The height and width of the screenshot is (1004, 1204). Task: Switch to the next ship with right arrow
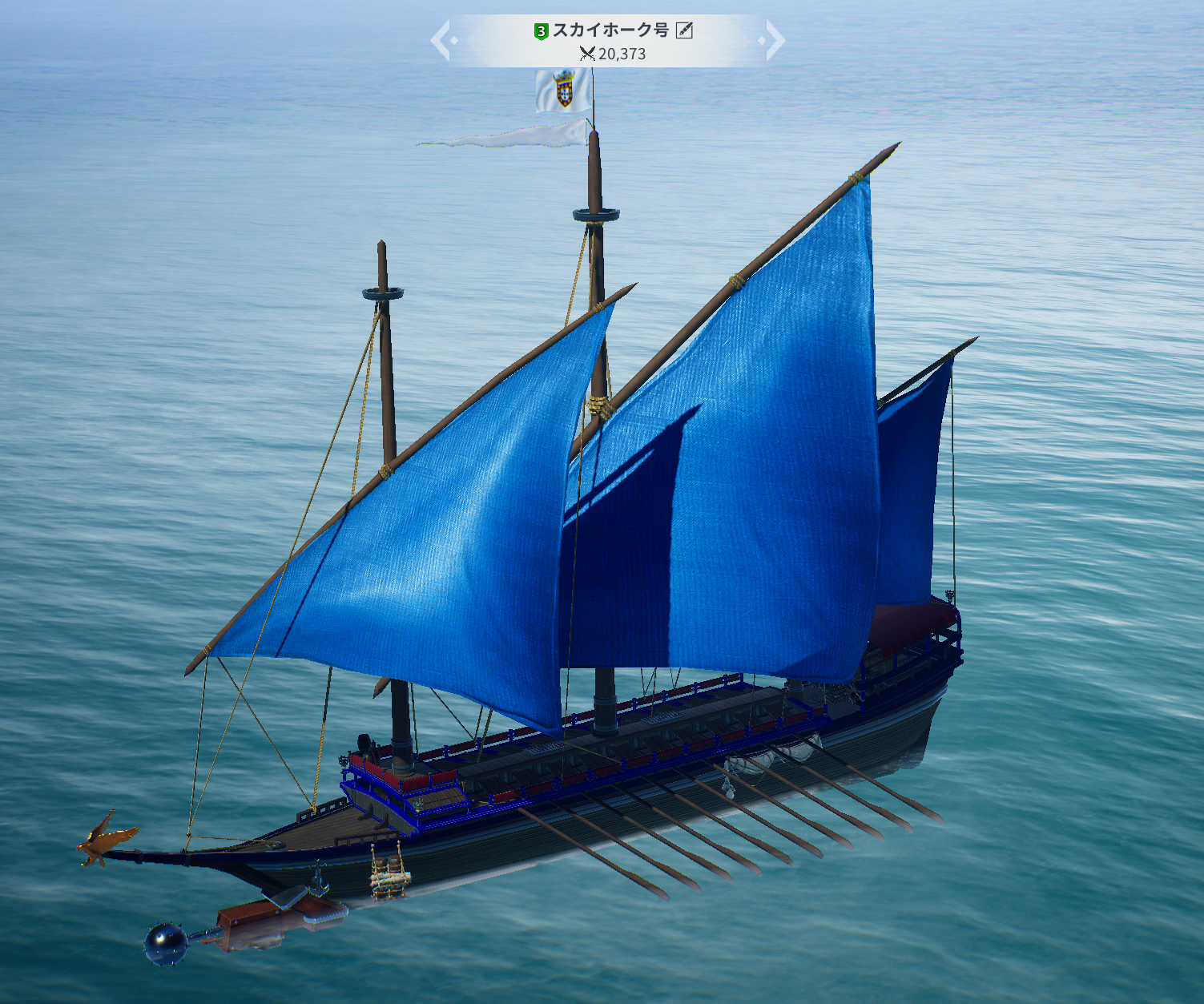(x=774, y=41)
